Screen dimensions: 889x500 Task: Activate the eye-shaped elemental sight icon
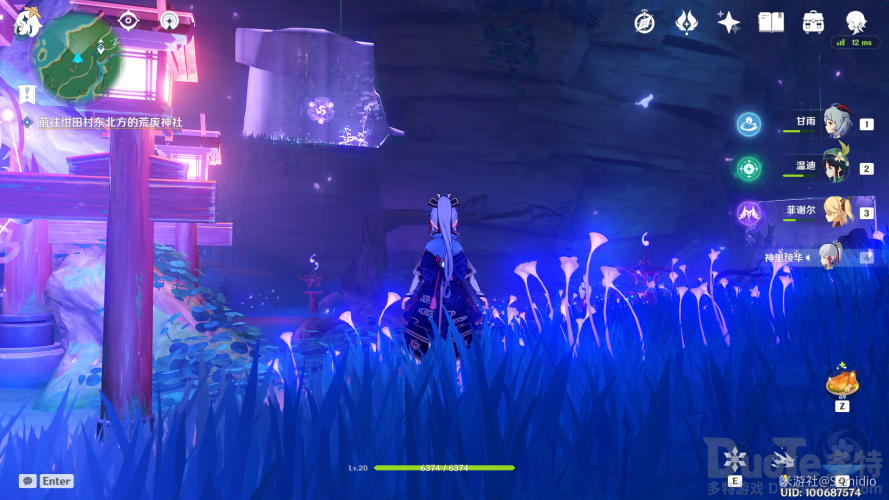point(128,21)
